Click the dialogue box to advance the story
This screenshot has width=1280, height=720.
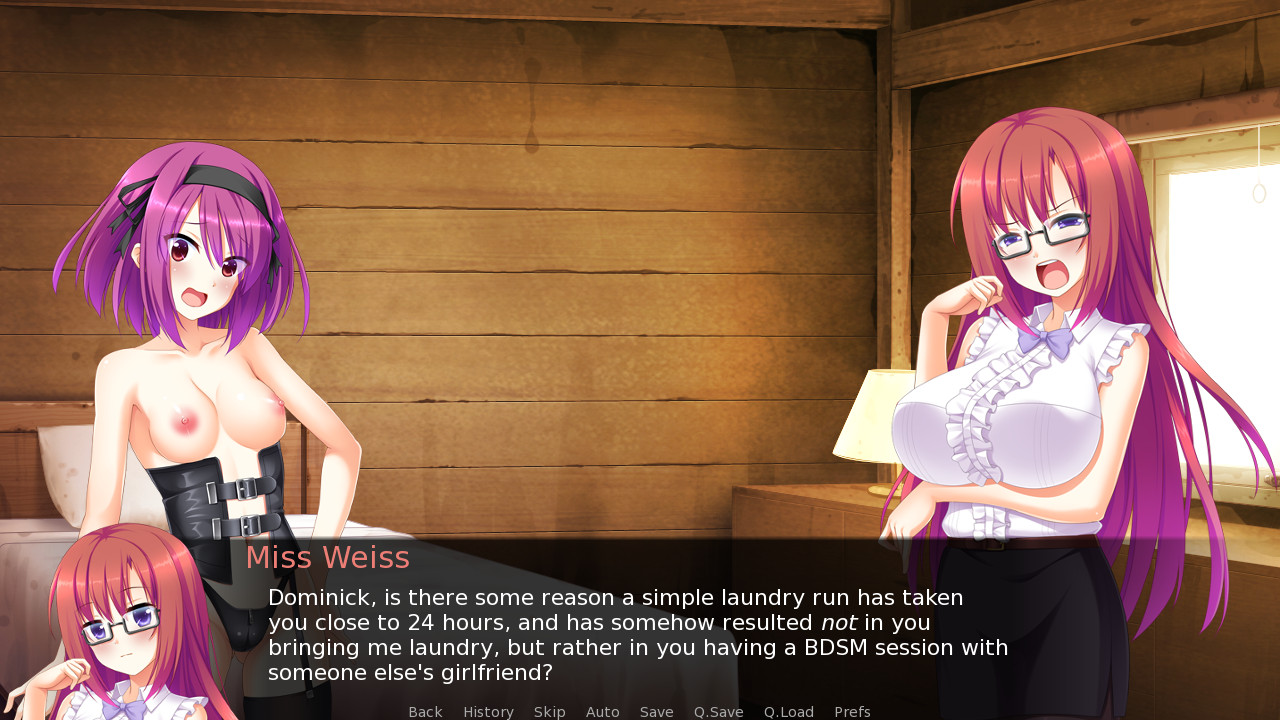[640, 630]
